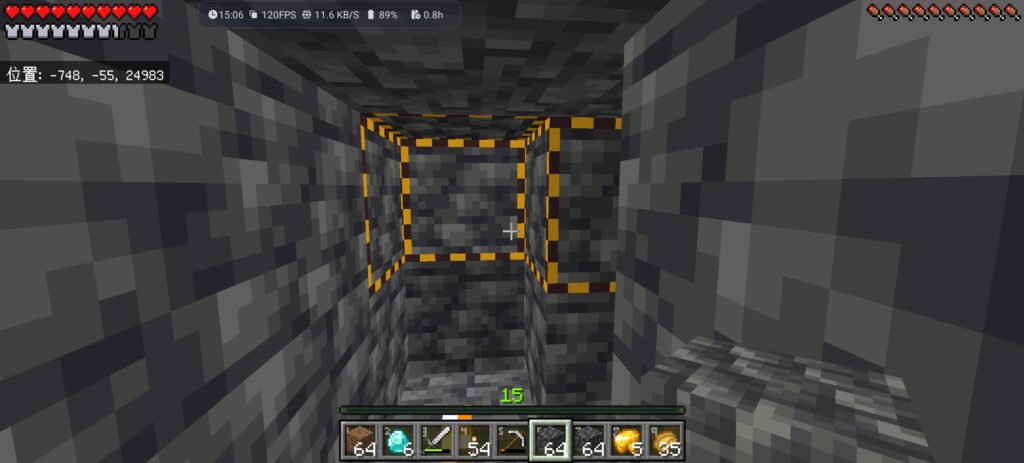This screenshot has height=463, width=1024.
Task: Click the highlighted cobbled deepslate slot
Action: tap(550, 439)
